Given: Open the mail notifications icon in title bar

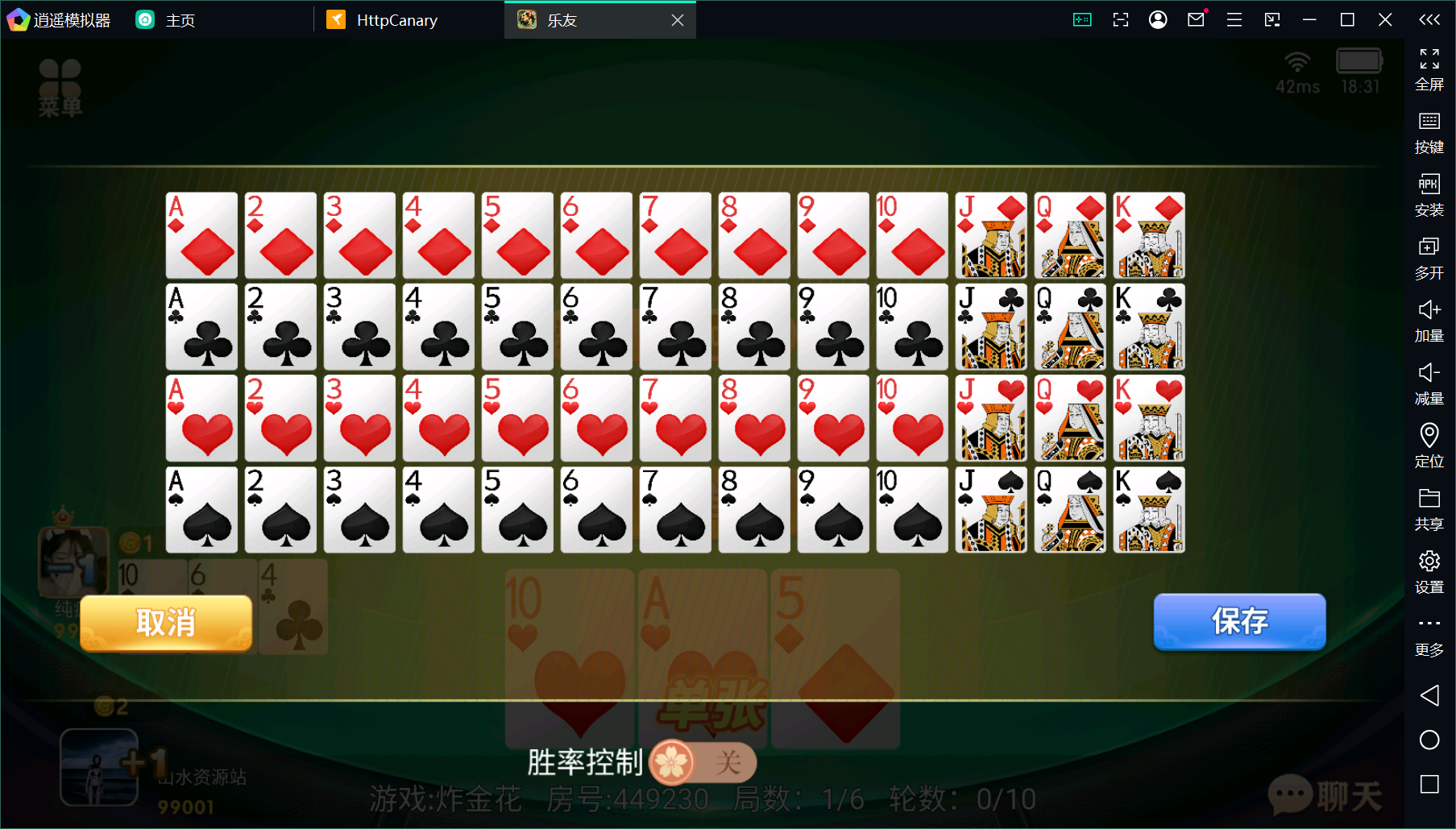Looking at the screenshot, I should pos(1196,19).
